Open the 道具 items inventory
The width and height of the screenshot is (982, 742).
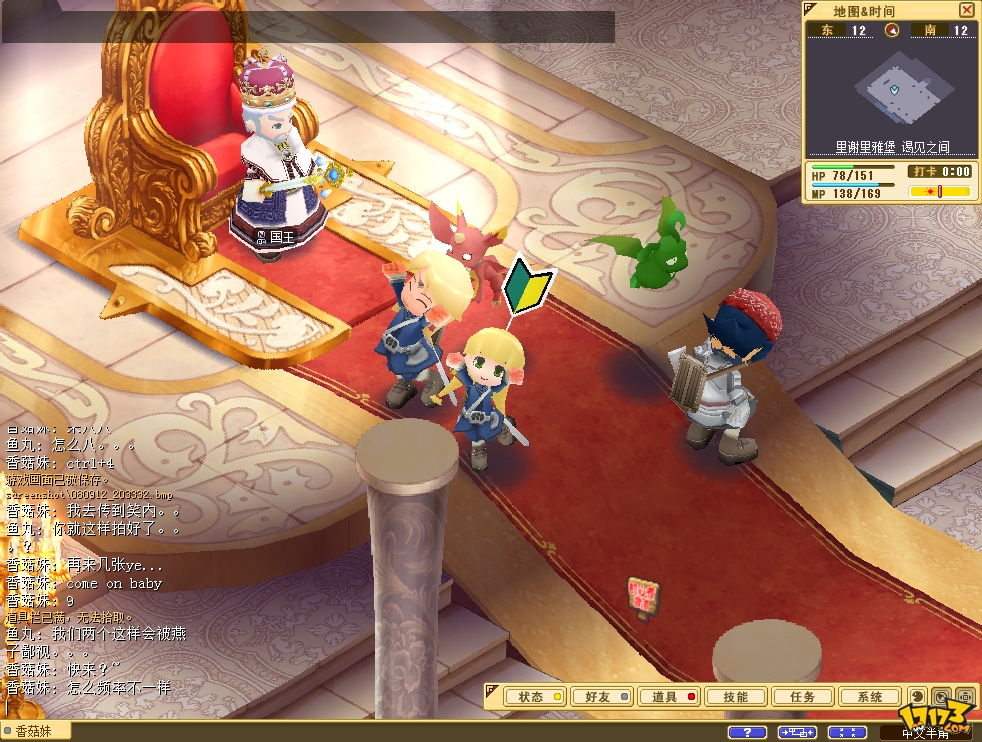669,697
